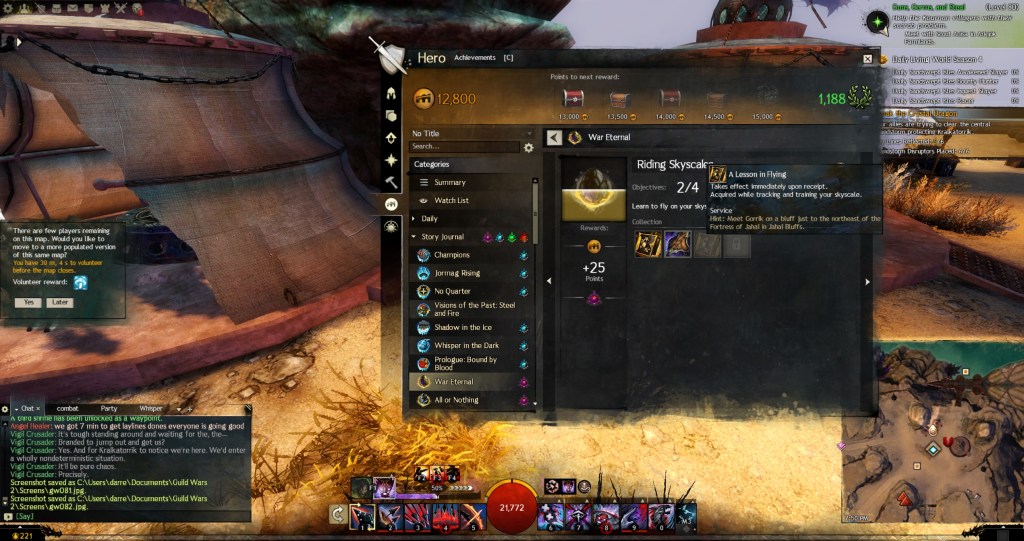Switch to the combat chat tab
The height and width of the screenshot is (541, 1024).
[68, 408]
